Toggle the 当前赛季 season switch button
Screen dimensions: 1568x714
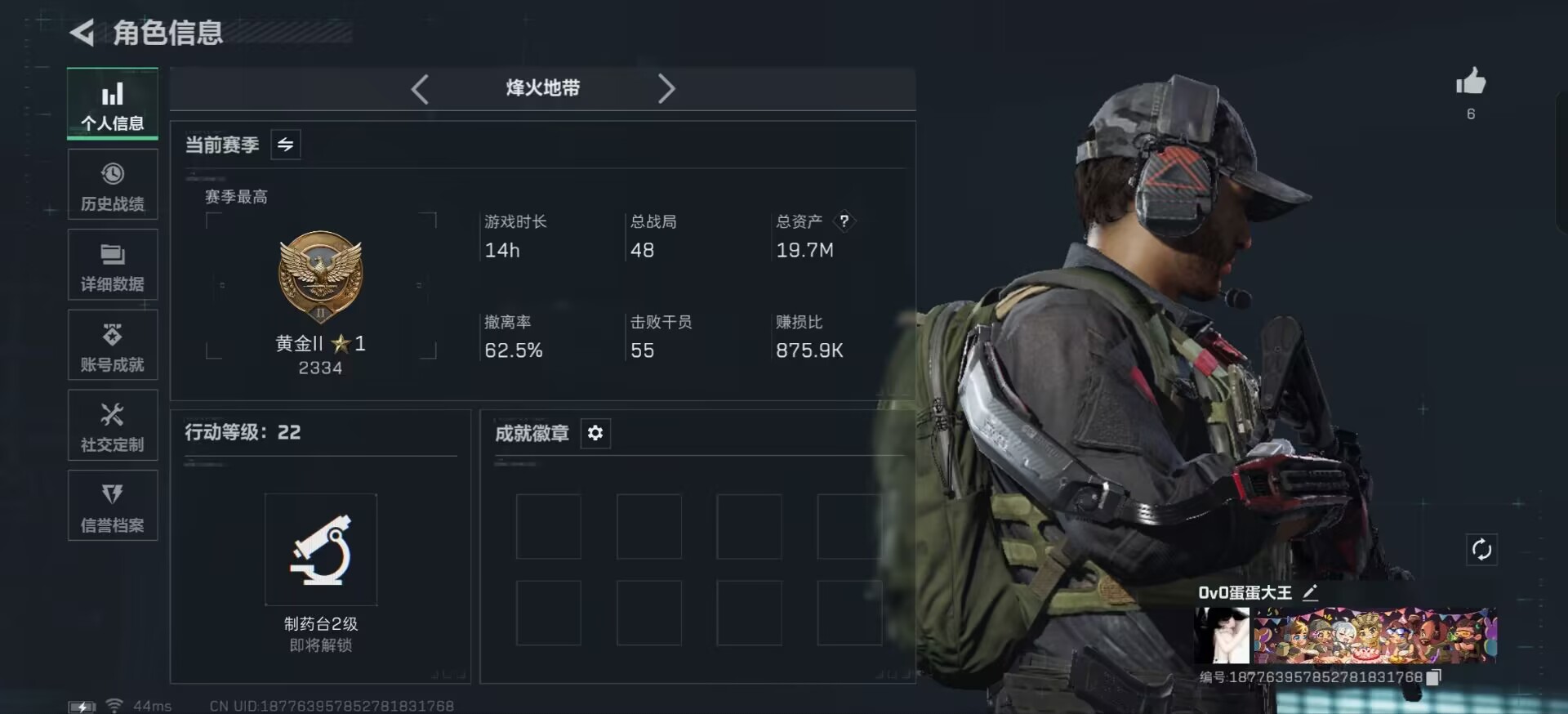click(x=285, y=145)
